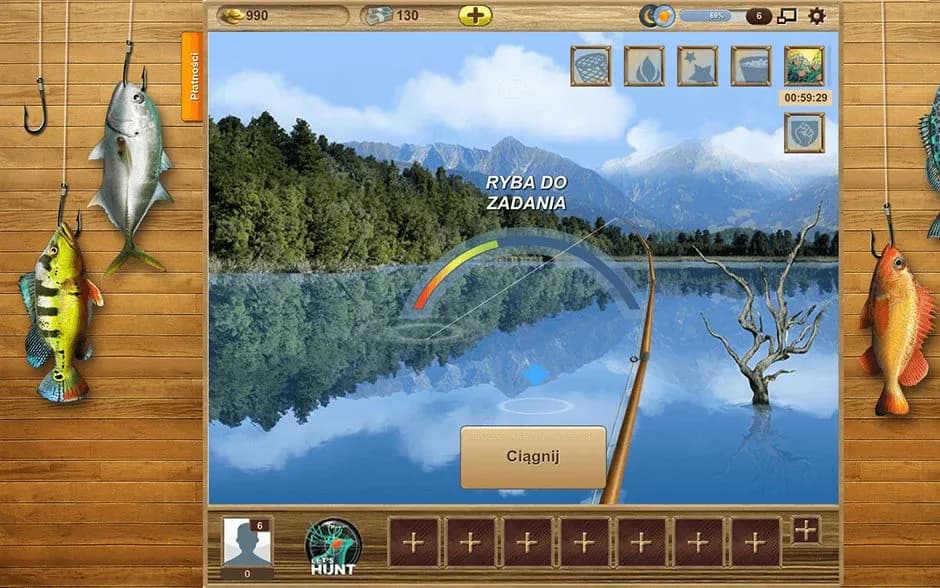Click the Ciągnij pull button
The width and height of the screenshot is (940, 588).
click(x=533, y=457)
